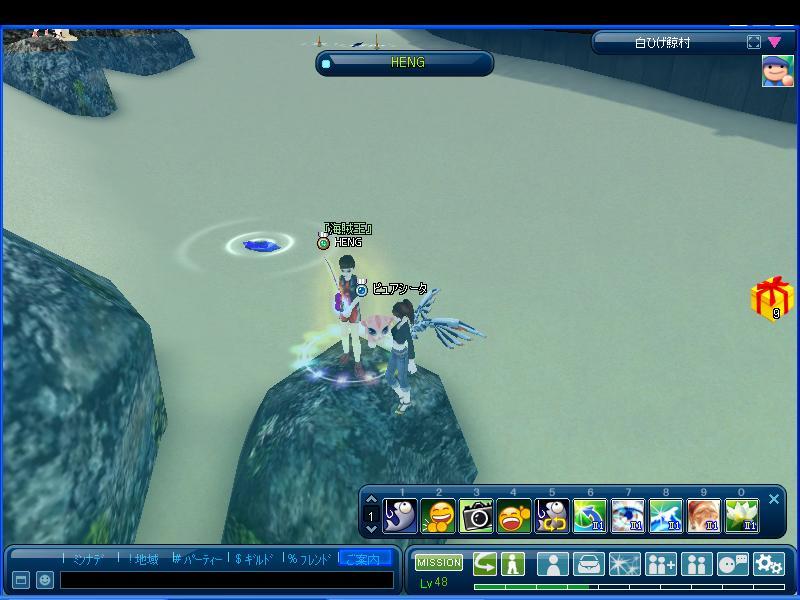Open the gear settings menu

(769, 564)
